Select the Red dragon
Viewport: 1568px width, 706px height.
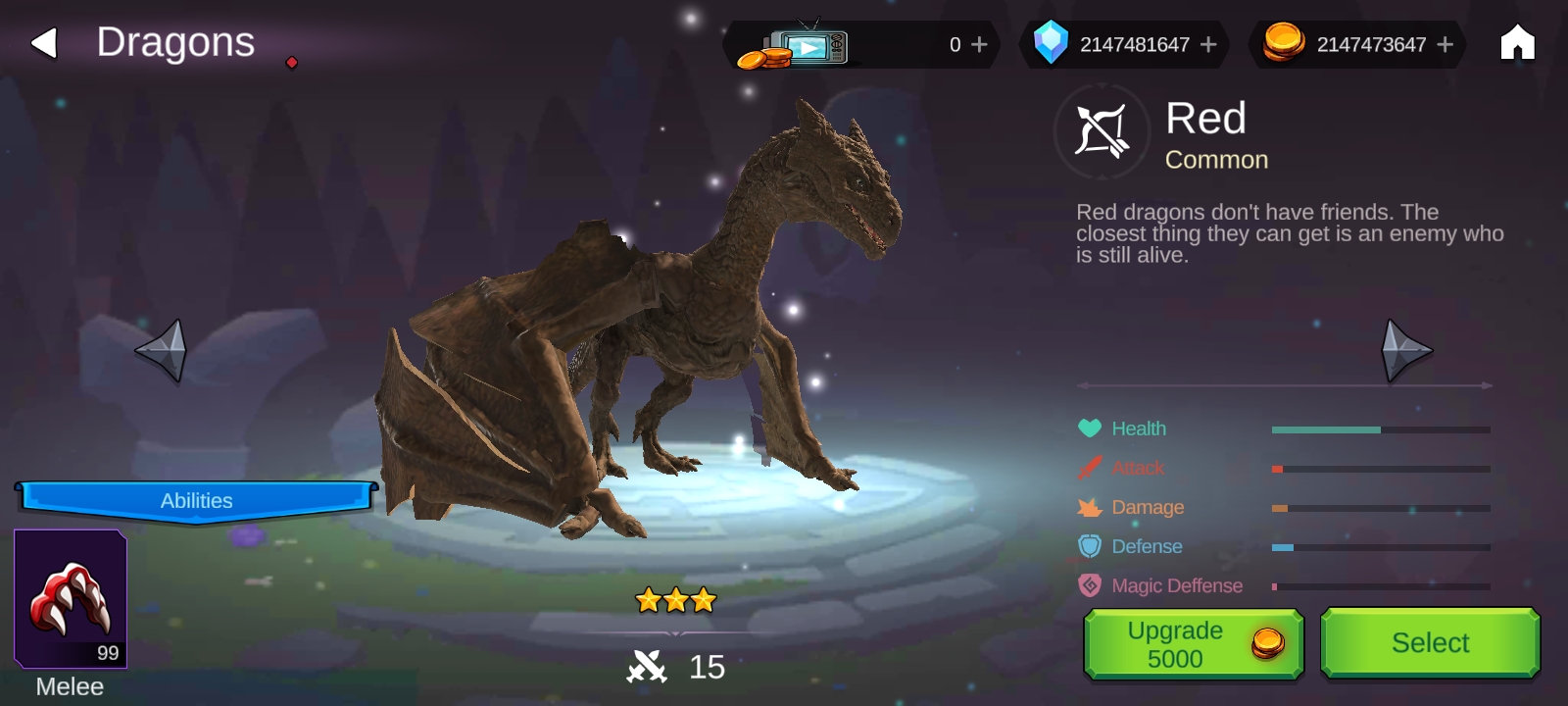coord(1430,643)
